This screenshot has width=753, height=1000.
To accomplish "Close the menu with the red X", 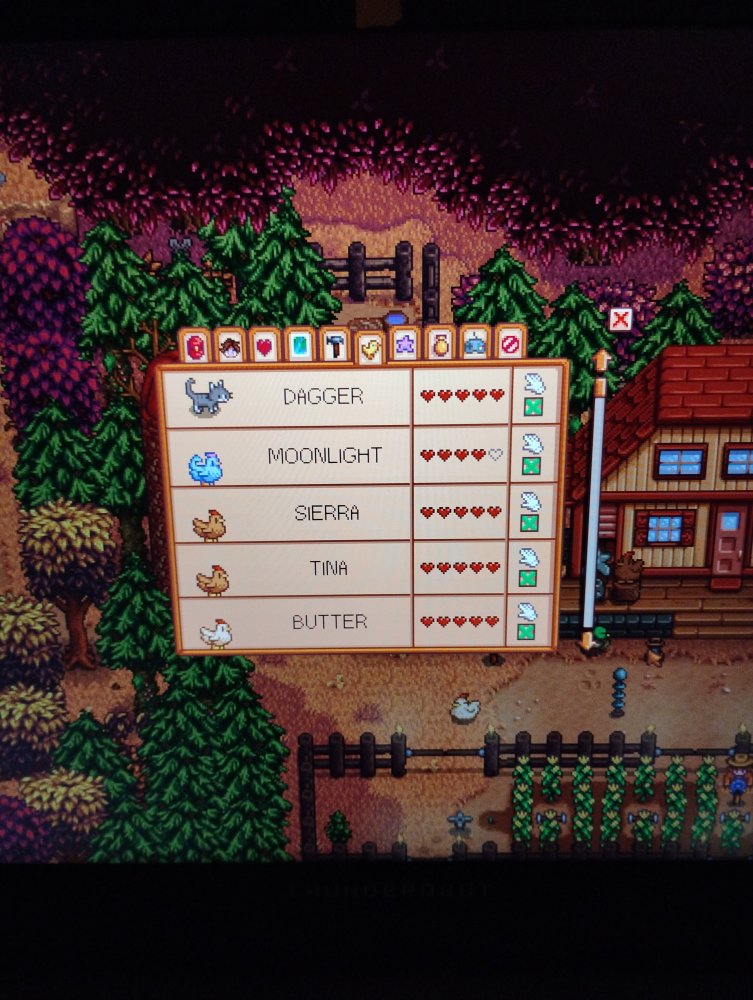I will tap(620, 319).
